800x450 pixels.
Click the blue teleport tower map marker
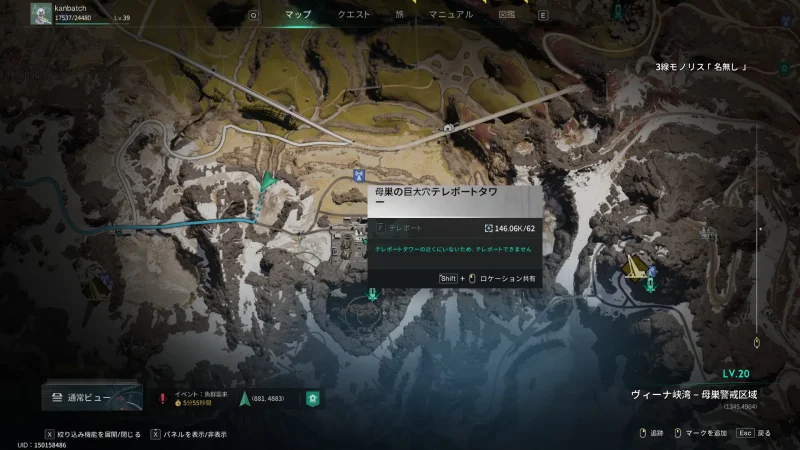tap(358, 173)
